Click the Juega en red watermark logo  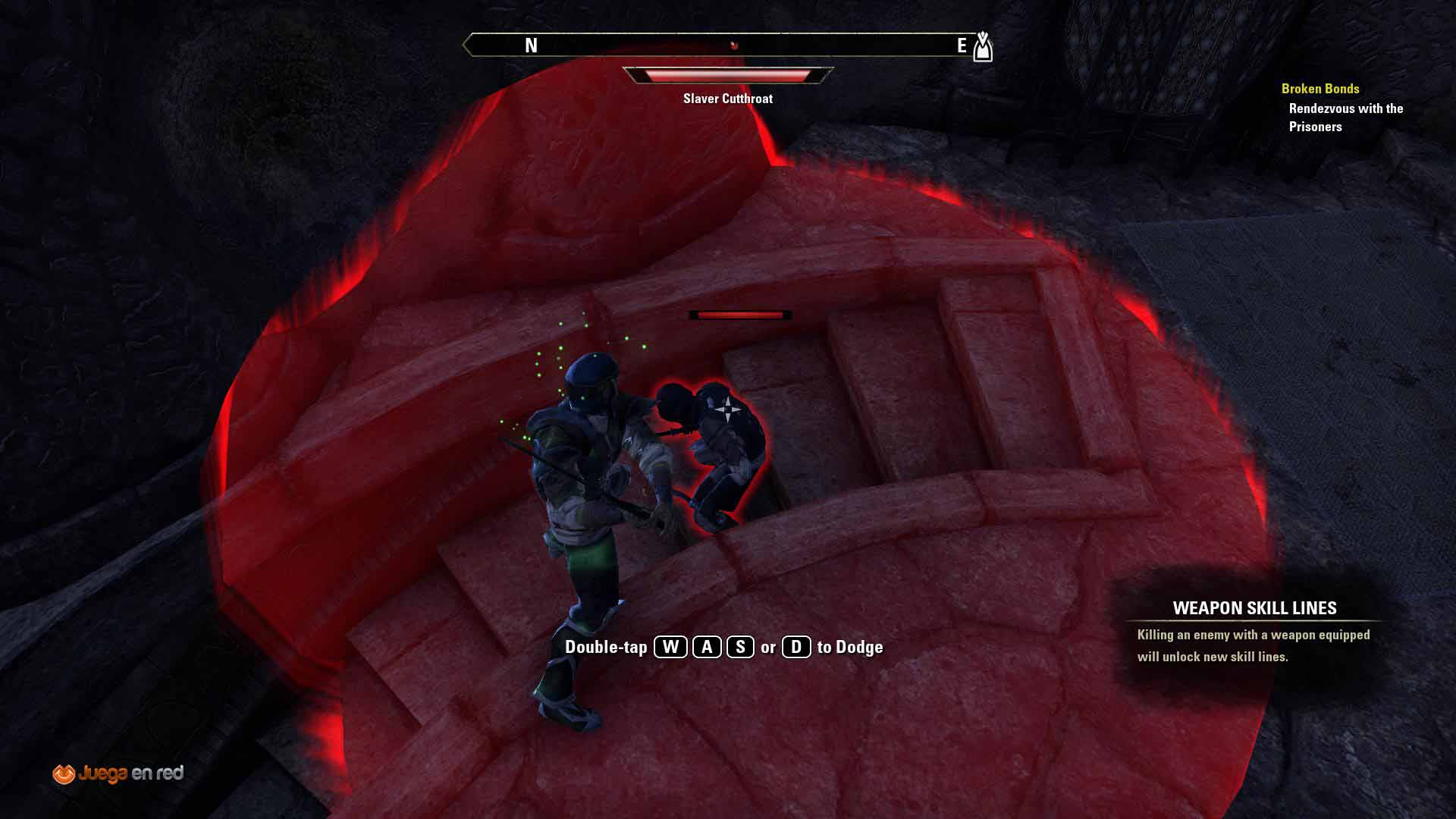tap(118, 773)
